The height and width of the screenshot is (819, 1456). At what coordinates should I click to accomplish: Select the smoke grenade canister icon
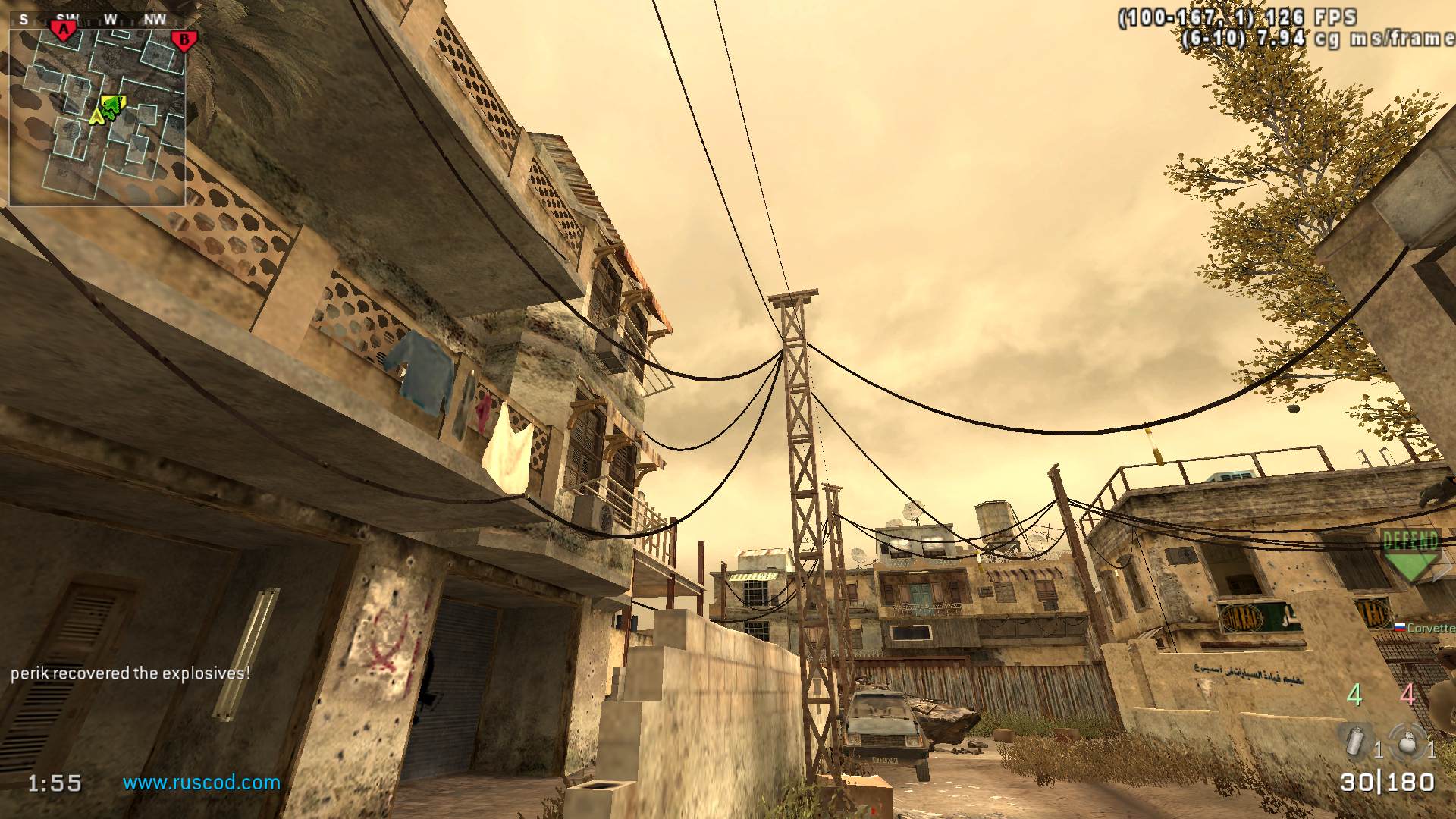(1355, 740)
